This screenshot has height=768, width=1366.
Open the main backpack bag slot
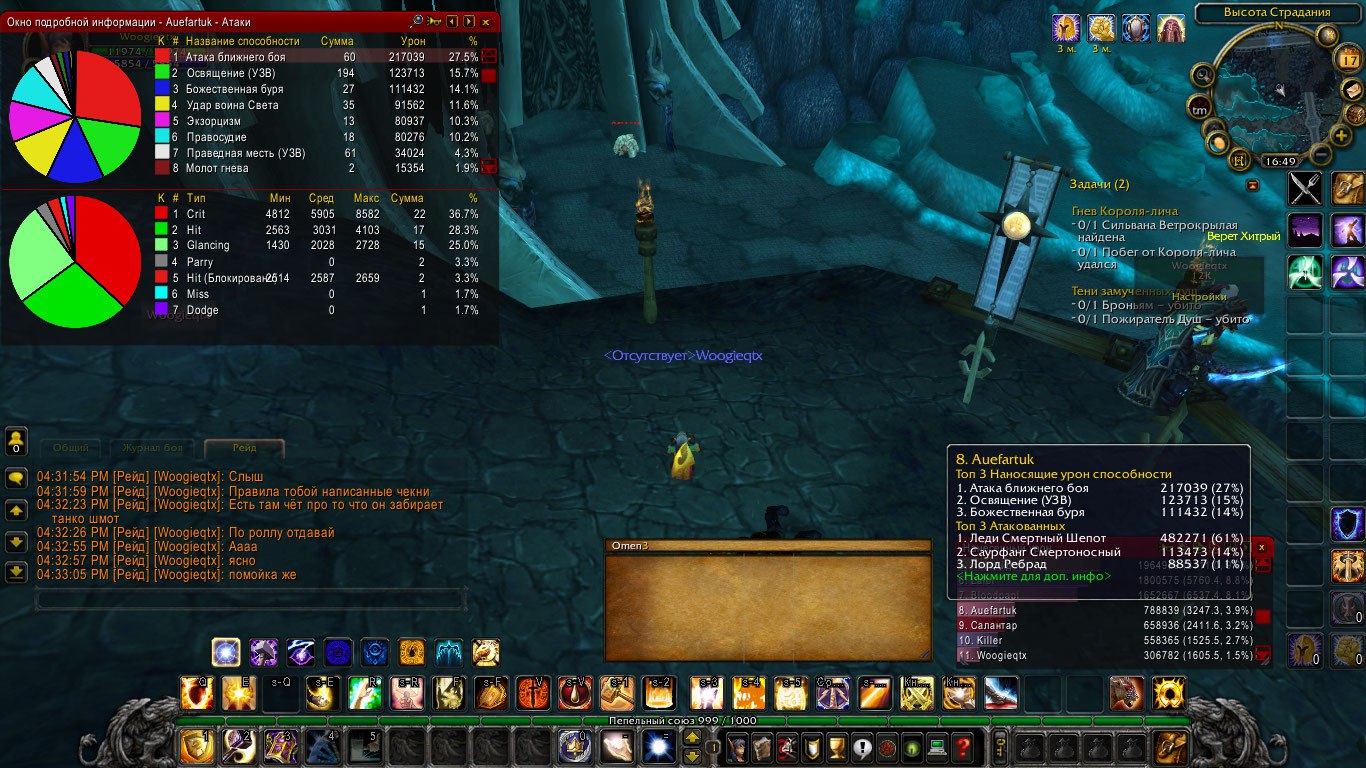pyautogui.click(x=1171, y=747)
